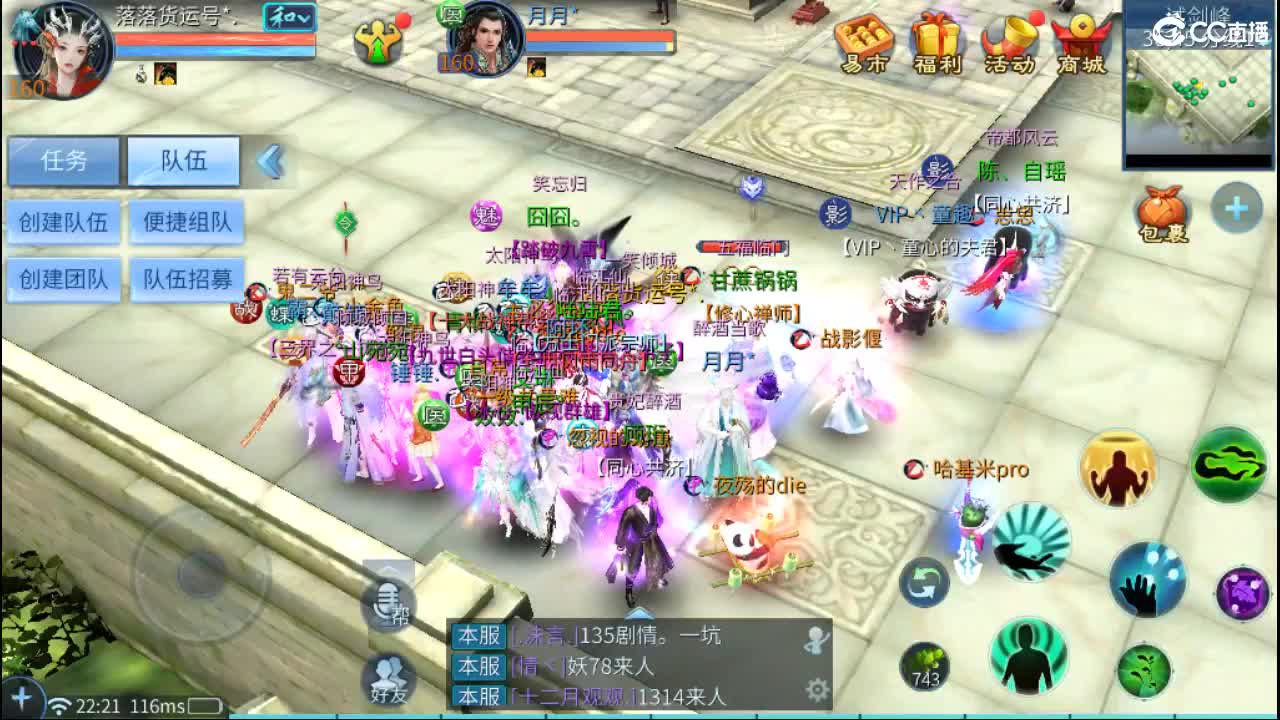Use the green sprout mount skill button

coord(1145,670)
